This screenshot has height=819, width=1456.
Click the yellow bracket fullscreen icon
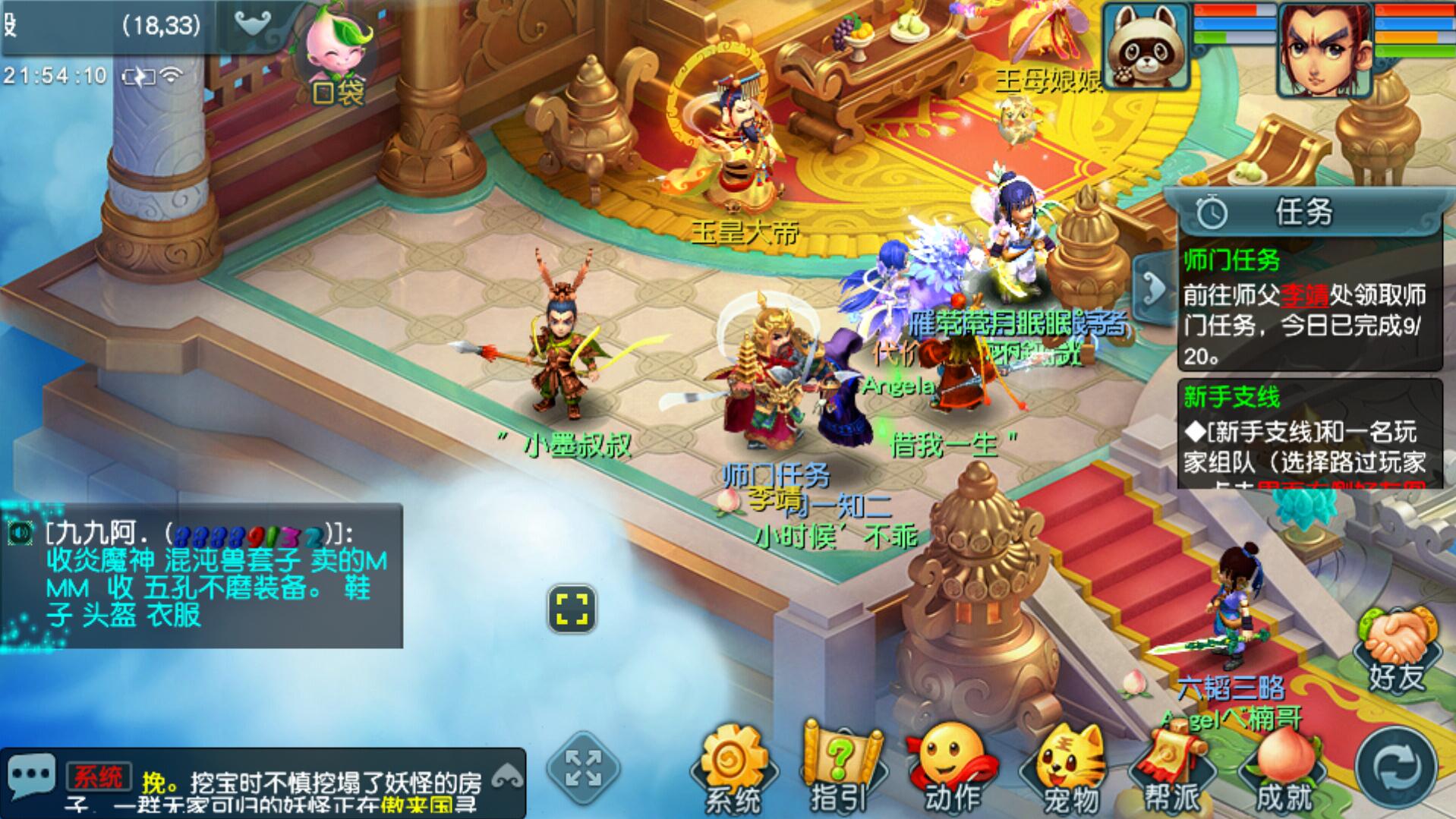572,609
